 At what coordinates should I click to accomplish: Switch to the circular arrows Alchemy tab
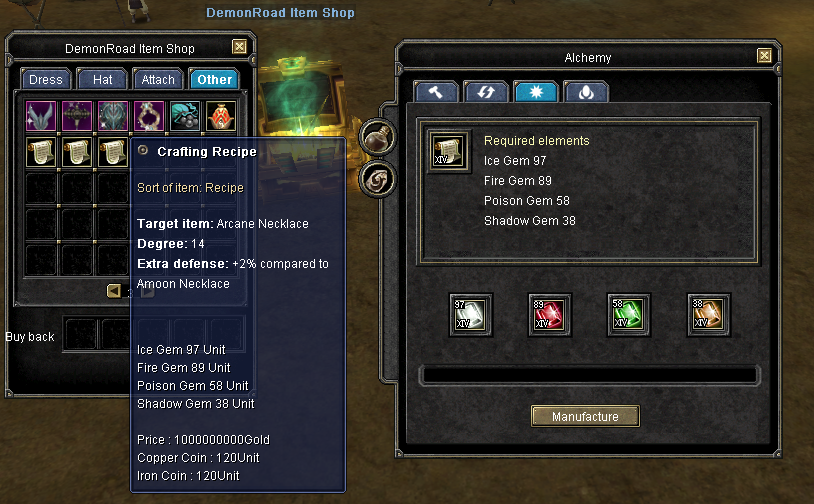click(x=485, y=92)
